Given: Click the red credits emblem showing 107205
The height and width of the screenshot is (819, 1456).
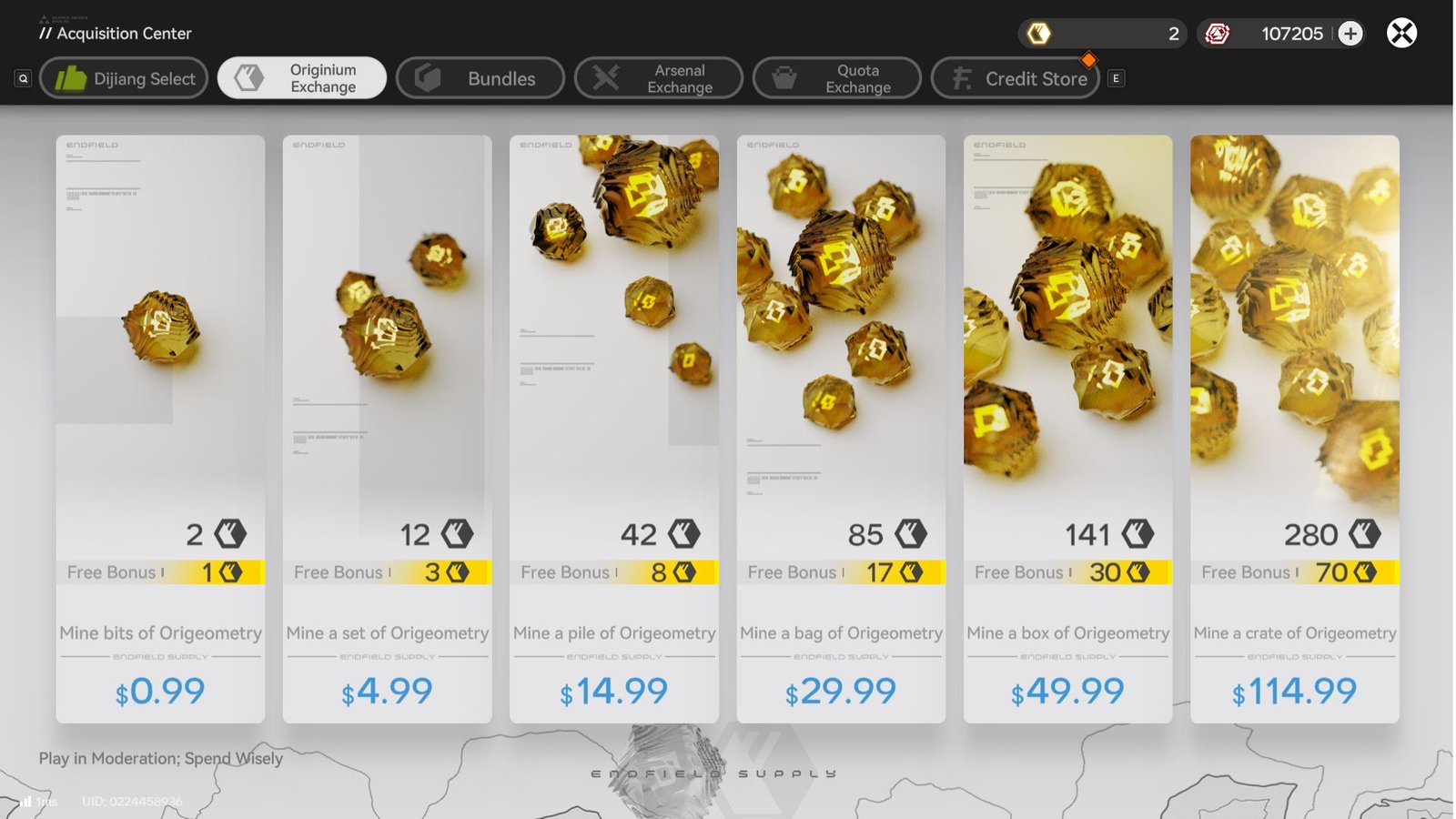Looking at the screenshot, I should point(1218,33).
